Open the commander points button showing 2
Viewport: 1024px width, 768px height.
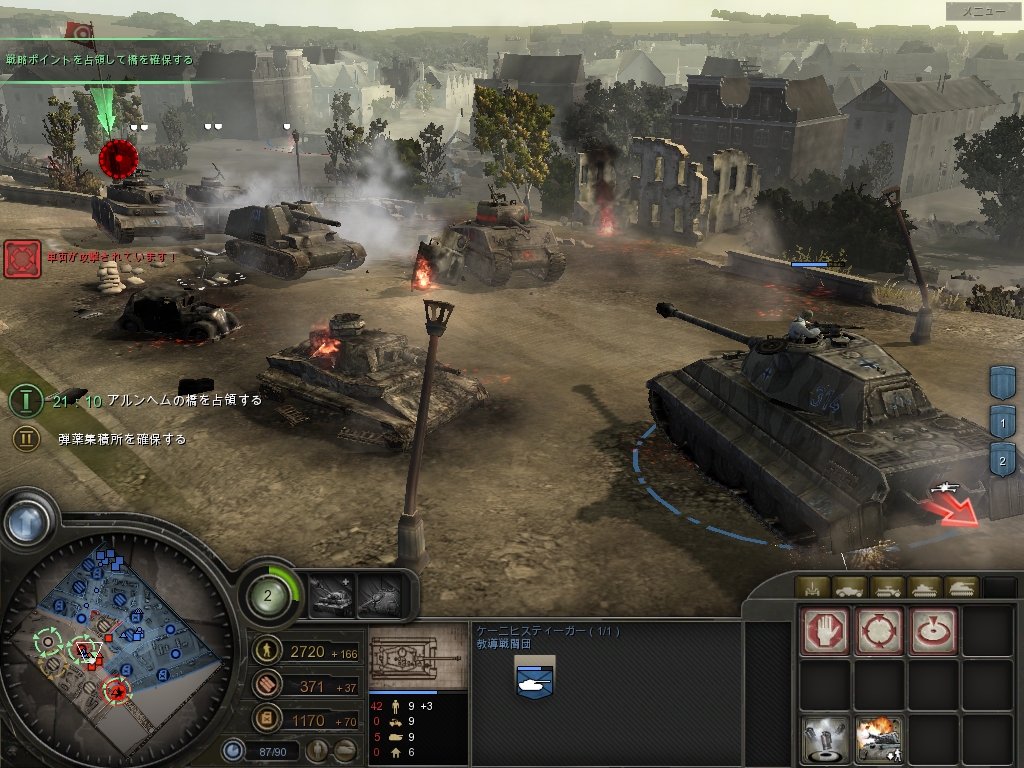point(268,597)
